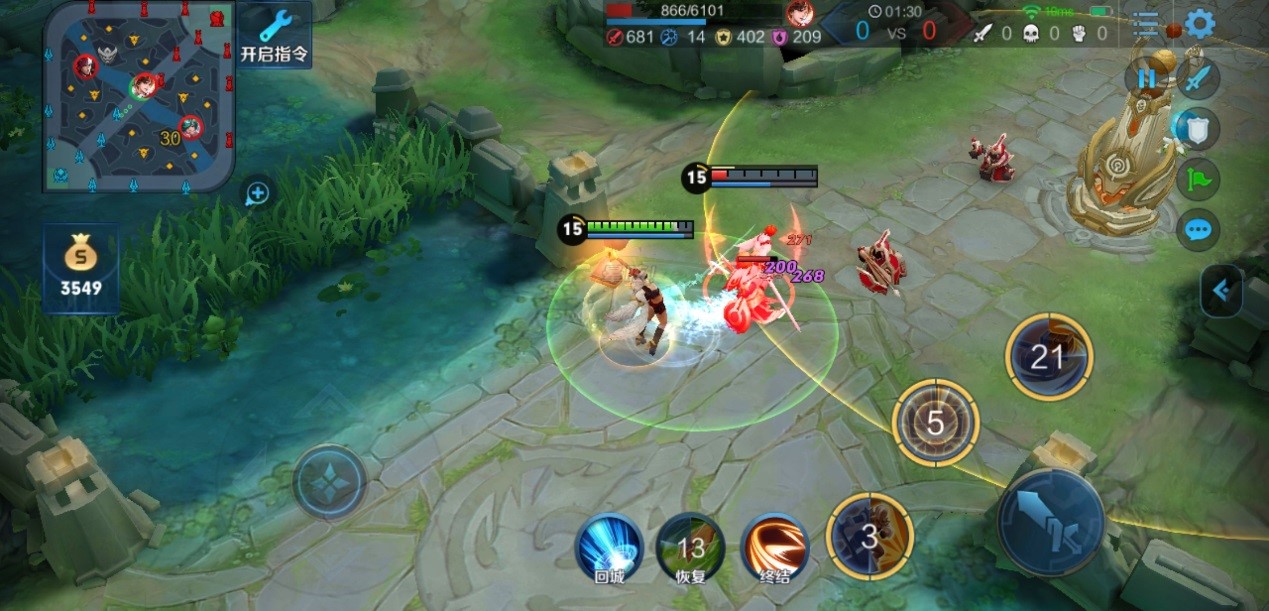
Task: Open the settings gear
Action: (x=1199, y=24)
